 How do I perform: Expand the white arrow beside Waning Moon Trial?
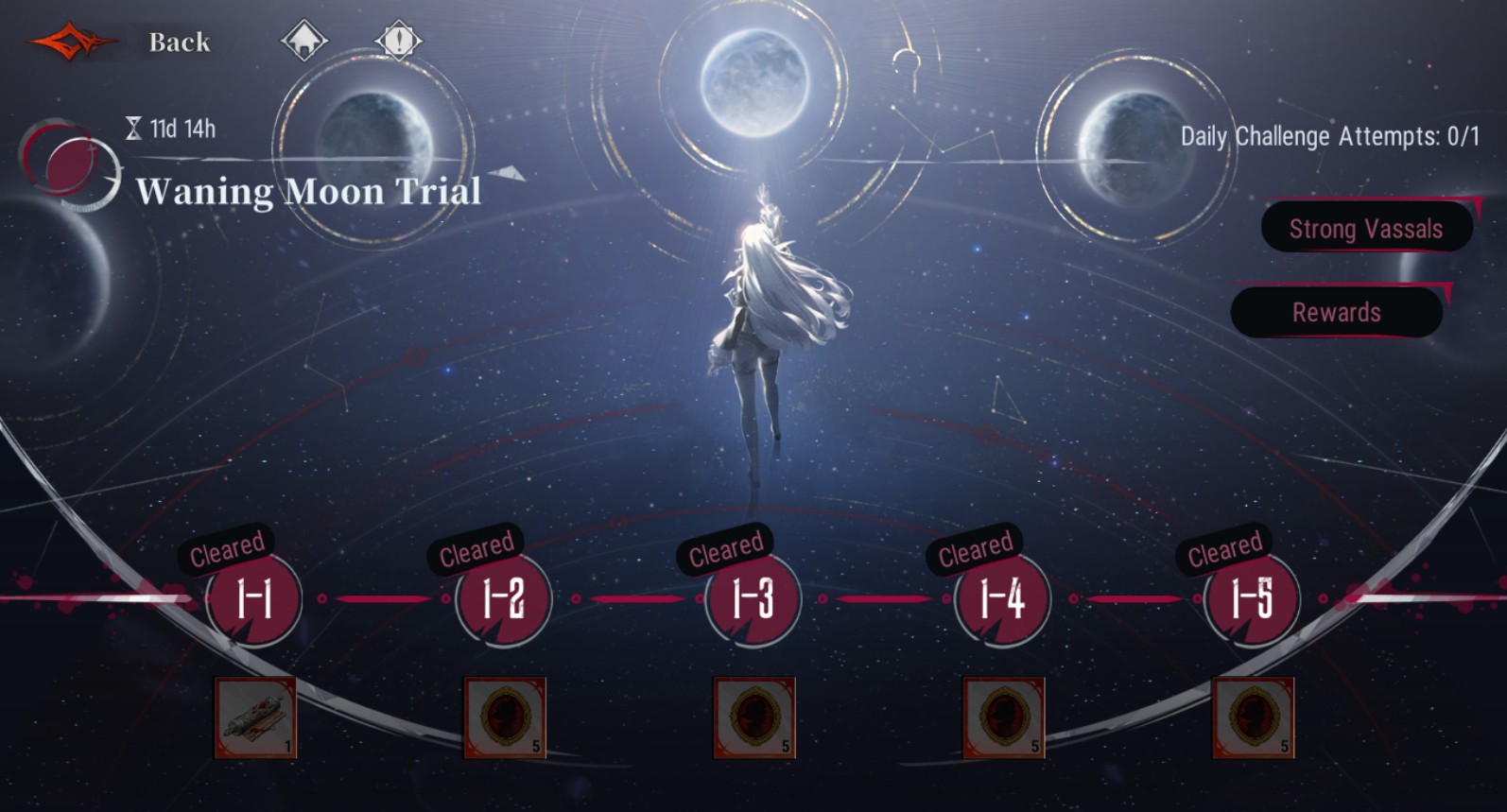tap(508, 175)
